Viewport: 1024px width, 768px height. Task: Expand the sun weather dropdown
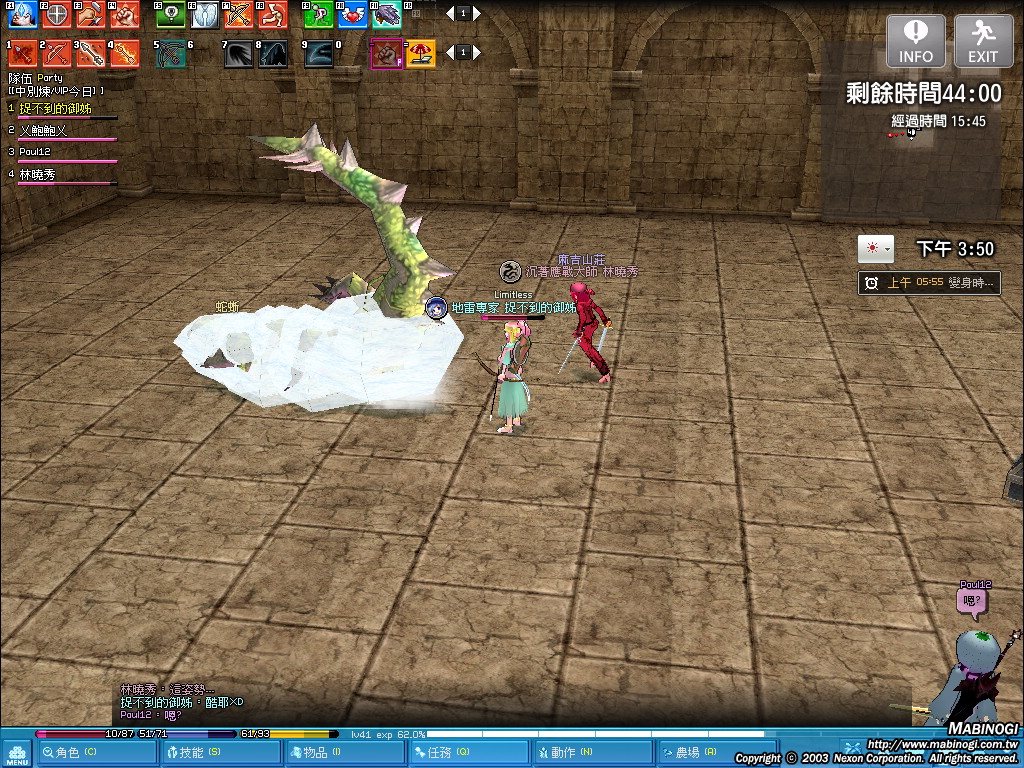pyautogui.click(x=876, y=249)
